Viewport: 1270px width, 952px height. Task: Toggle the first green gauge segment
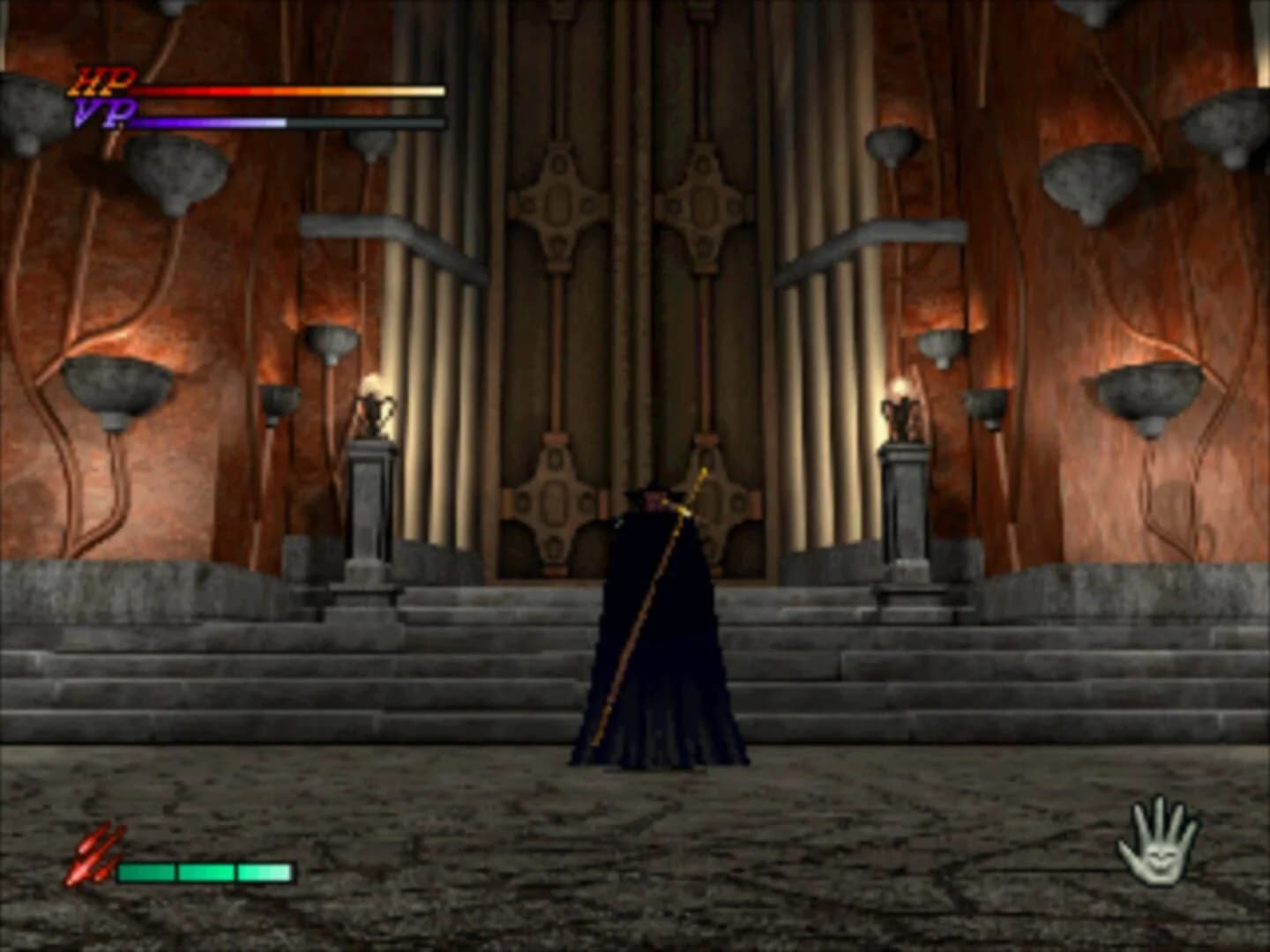click(146, 873)
